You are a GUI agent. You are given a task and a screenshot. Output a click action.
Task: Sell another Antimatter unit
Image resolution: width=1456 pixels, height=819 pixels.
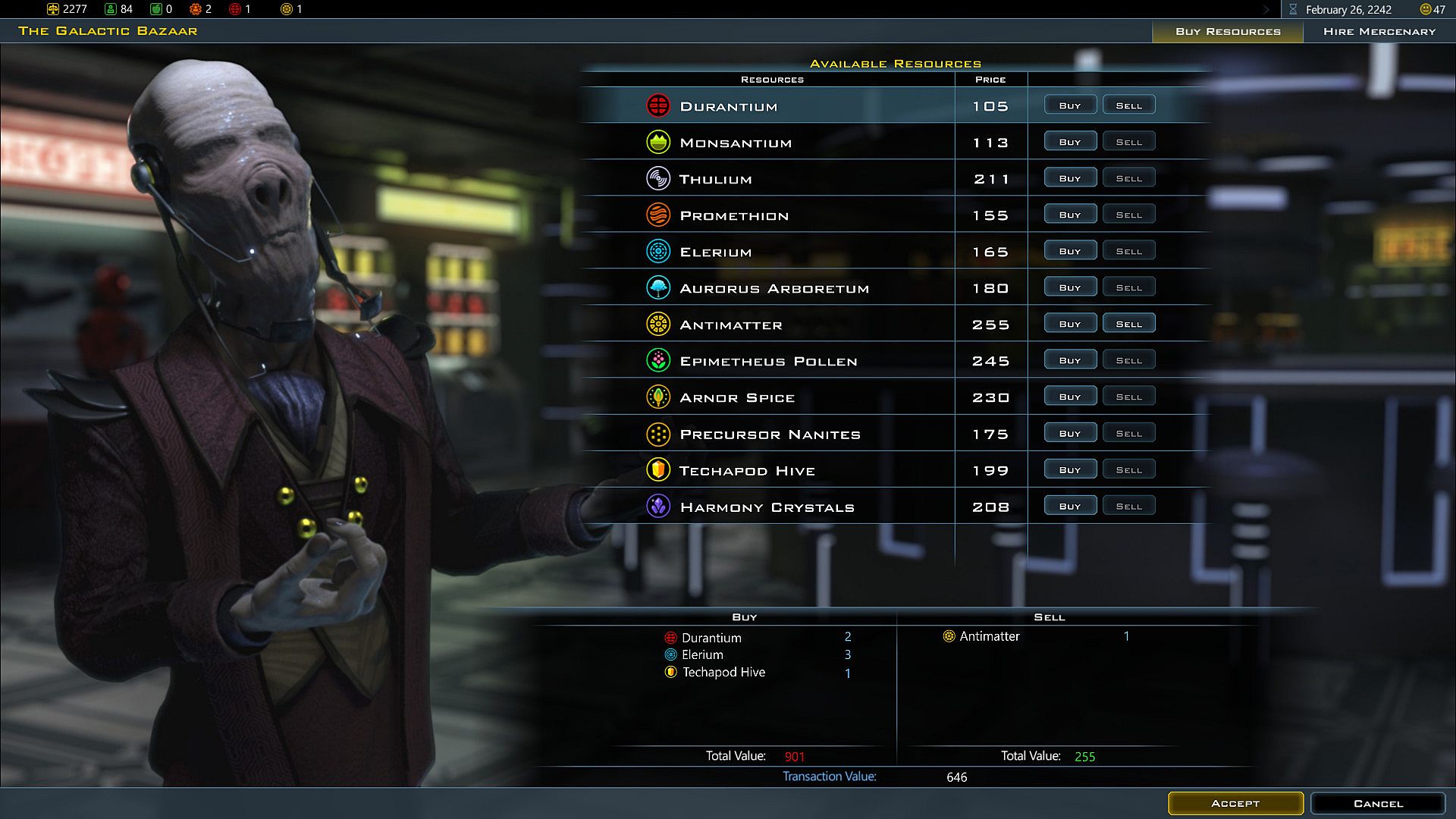1128,324
